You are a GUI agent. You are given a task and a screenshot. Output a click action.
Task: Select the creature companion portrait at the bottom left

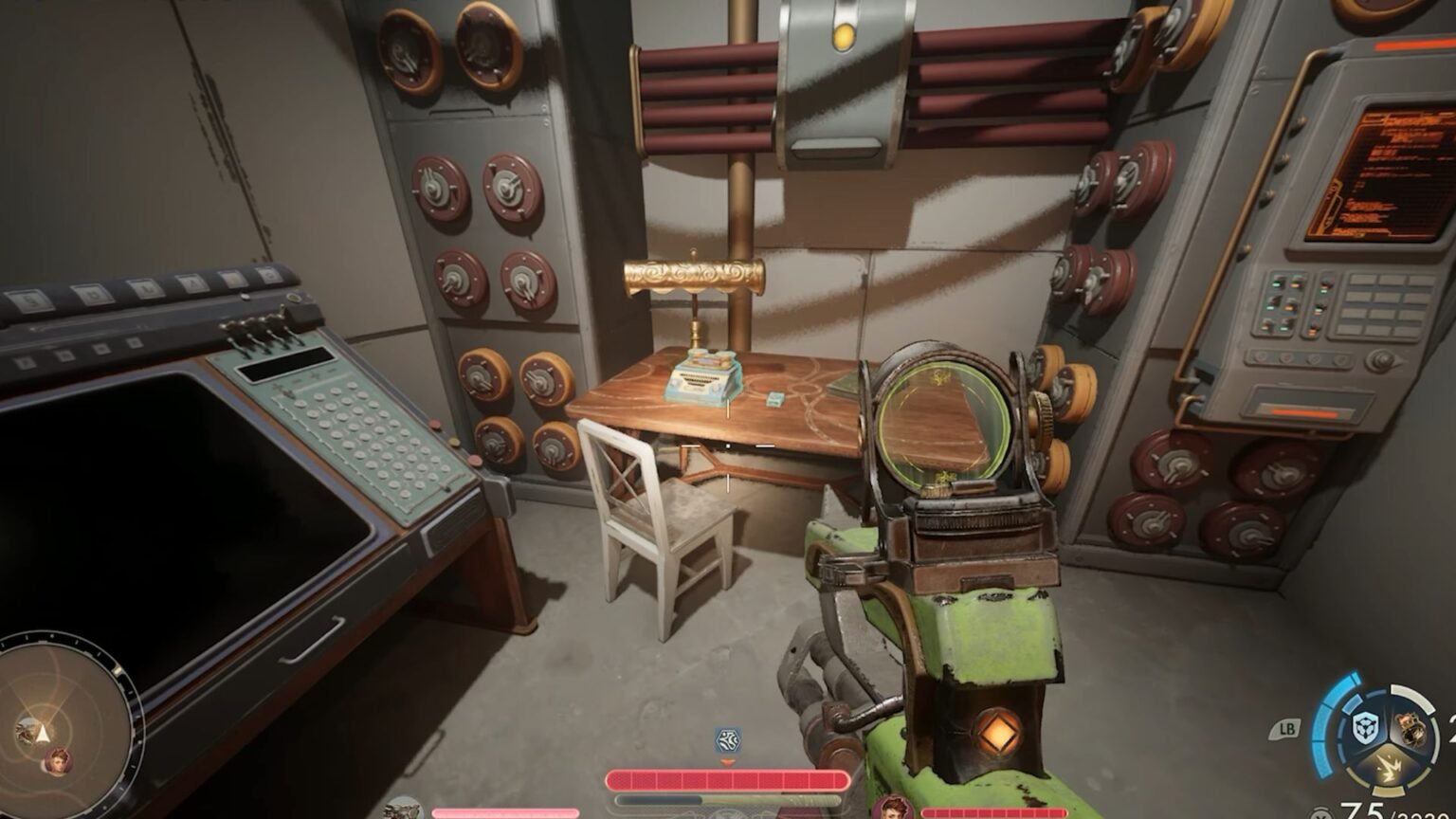point(403,809)
